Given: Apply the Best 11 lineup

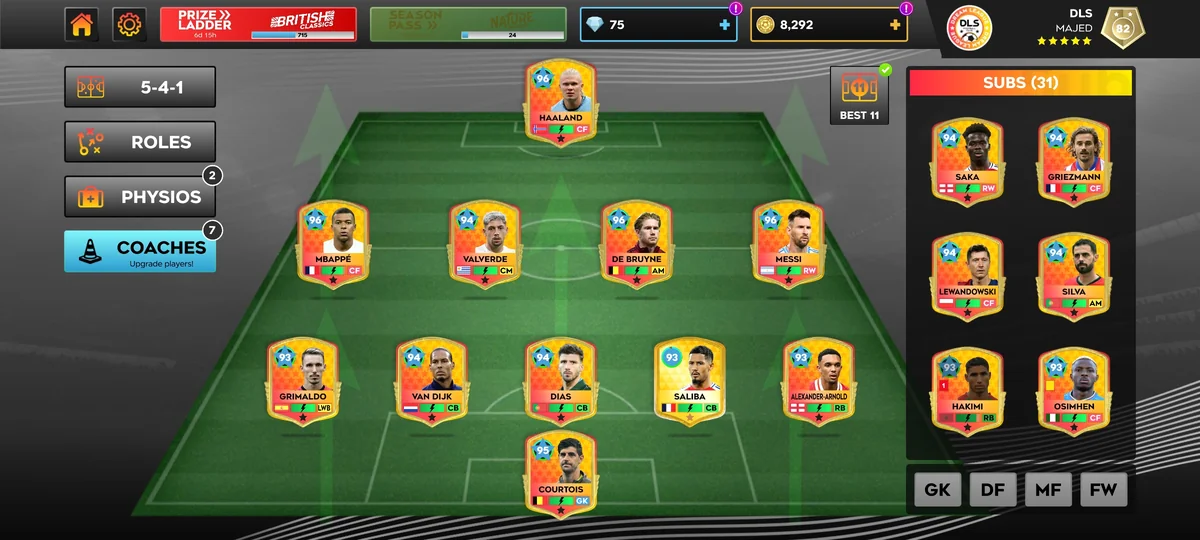Looking at the screenshot, I should pyautogui.click(x=860, y=96).
